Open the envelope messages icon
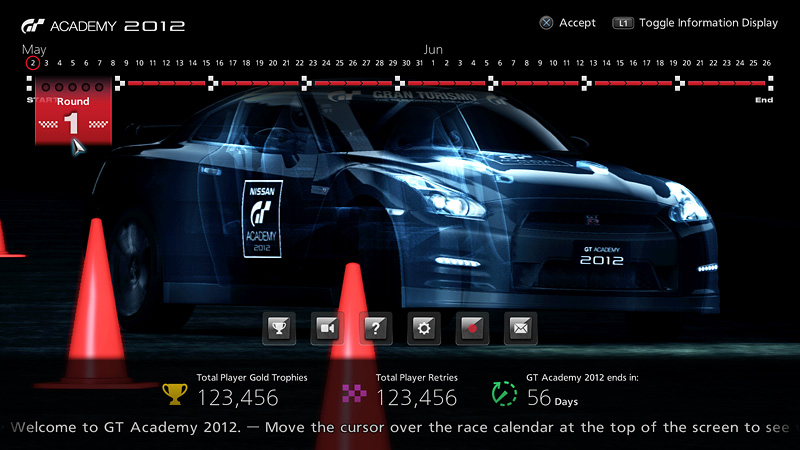This screenshot has width=800, height=450. pyautogui.click(x=521, y=327)
